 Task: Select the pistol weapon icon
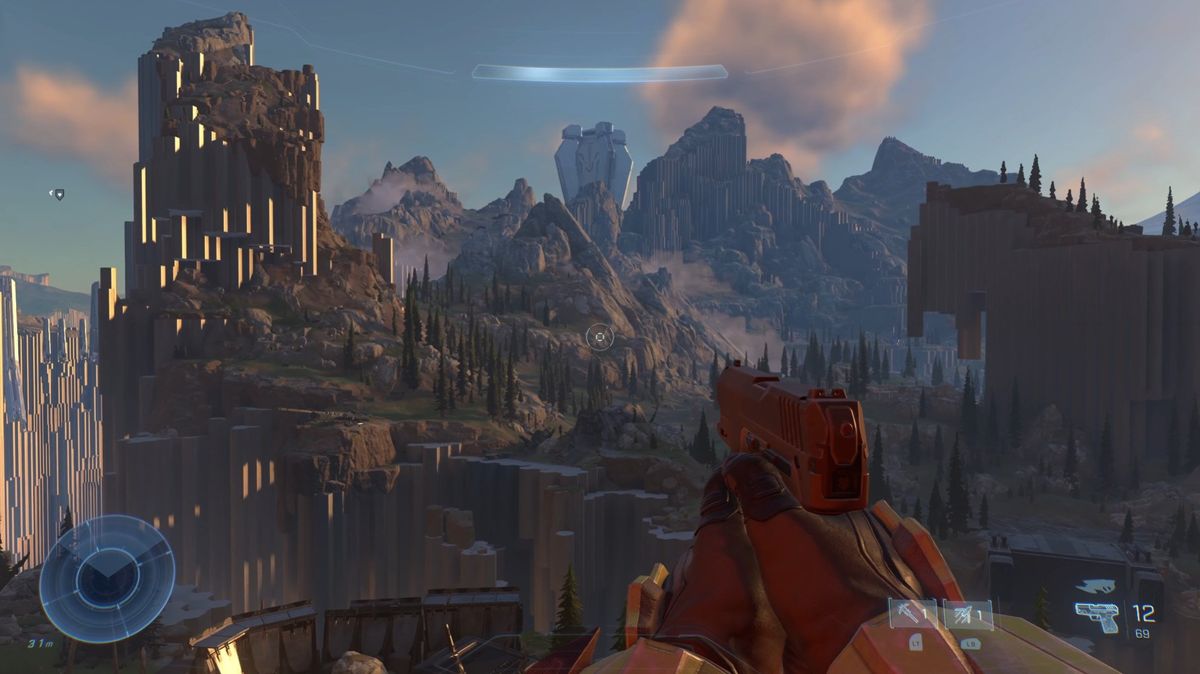tap(1097, 616)
